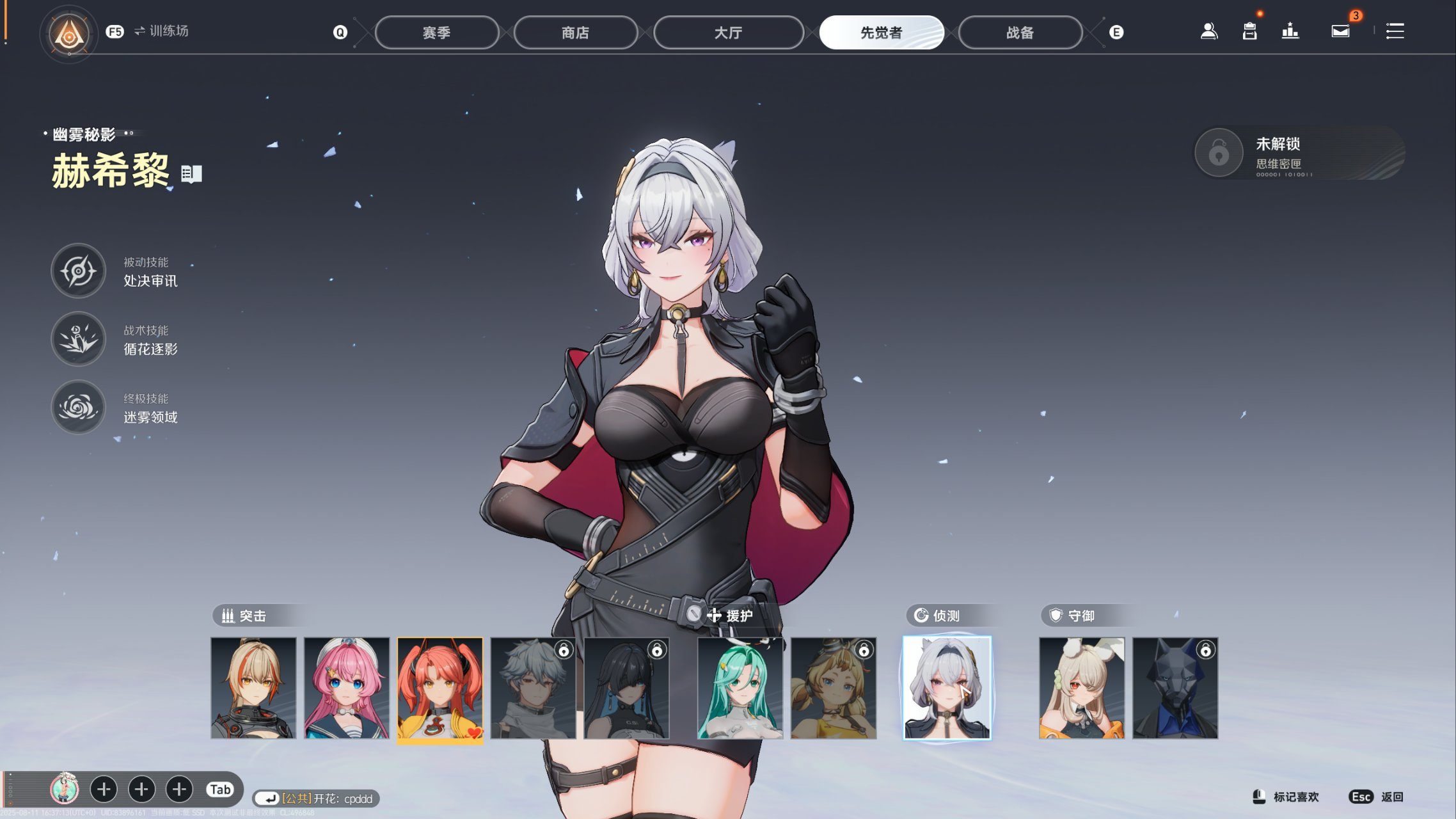This screenshot has height=819, width=1456.
Task: Switch to the 赛季 tab
Action: (436, 33)
